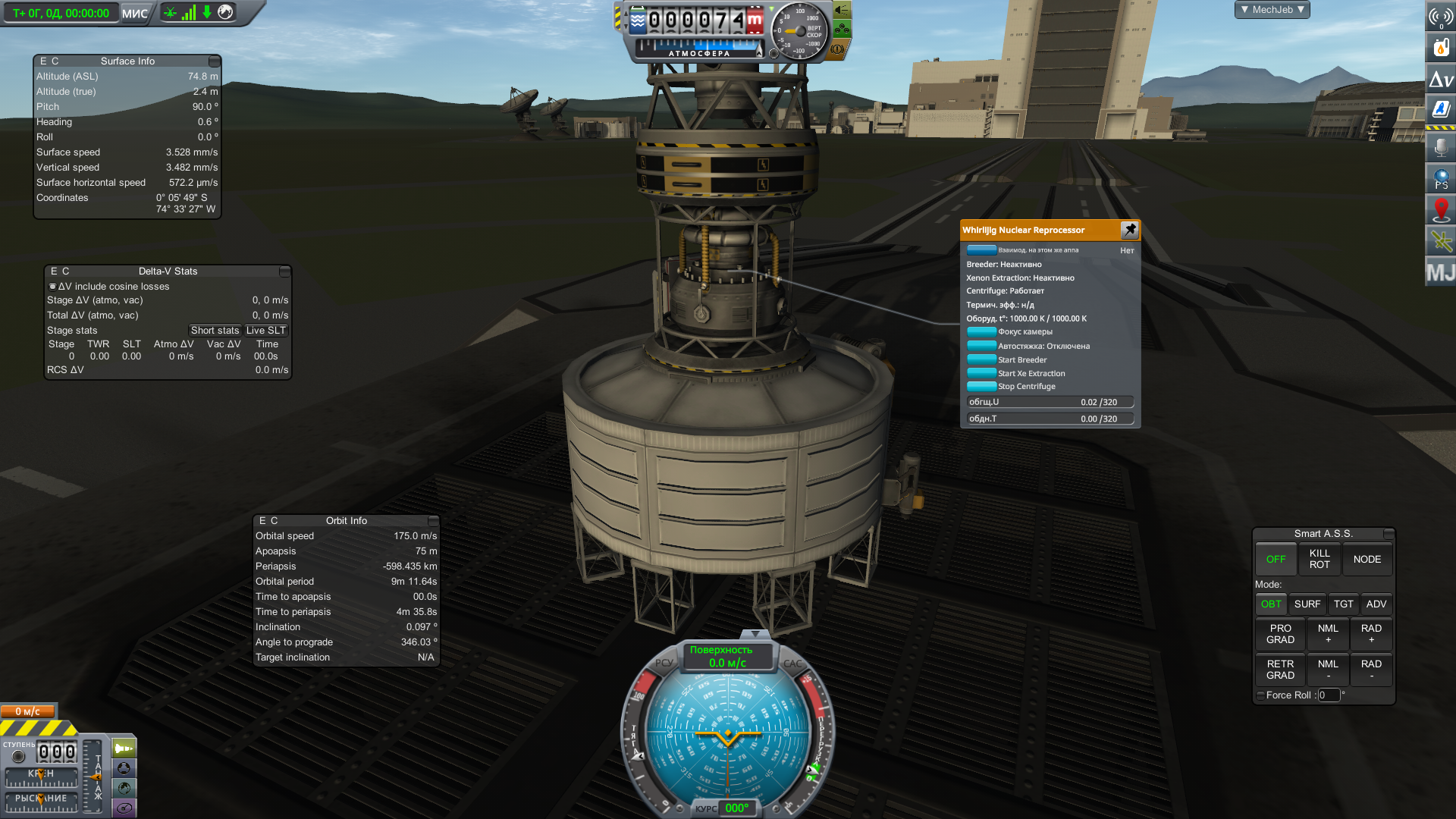This screenshot has width=1456, height=819.
Task: Click the Force Roll angle field
Action: (x=1328, y=695)
